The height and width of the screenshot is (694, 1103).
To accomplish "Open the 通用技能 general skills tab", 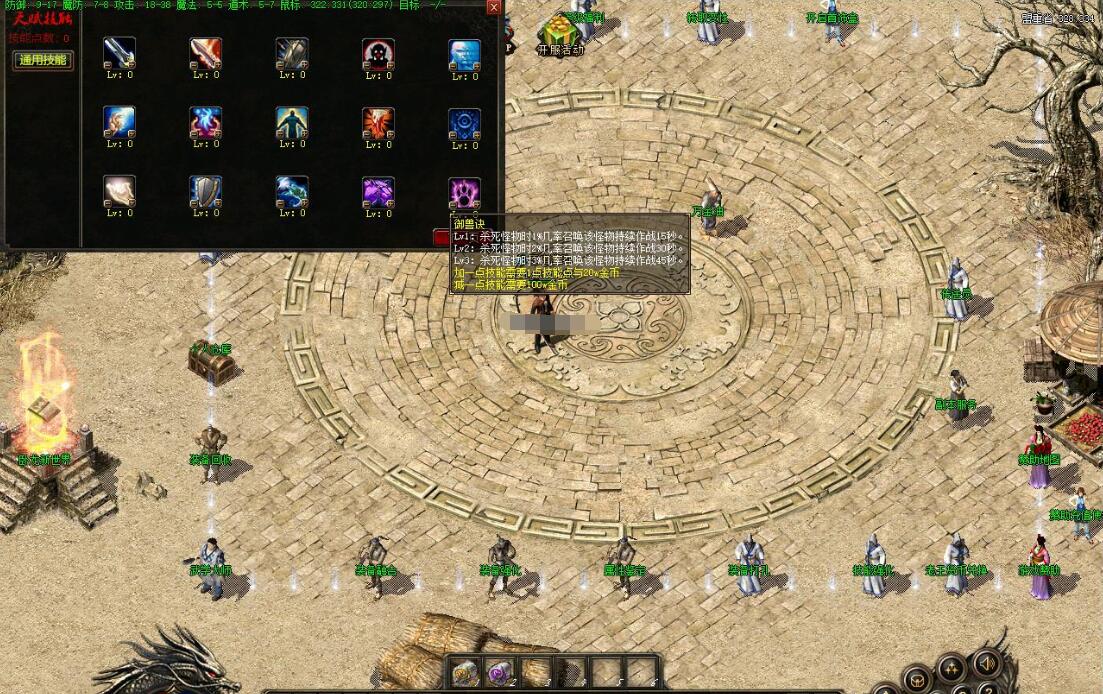I will (x=43, y=60).
